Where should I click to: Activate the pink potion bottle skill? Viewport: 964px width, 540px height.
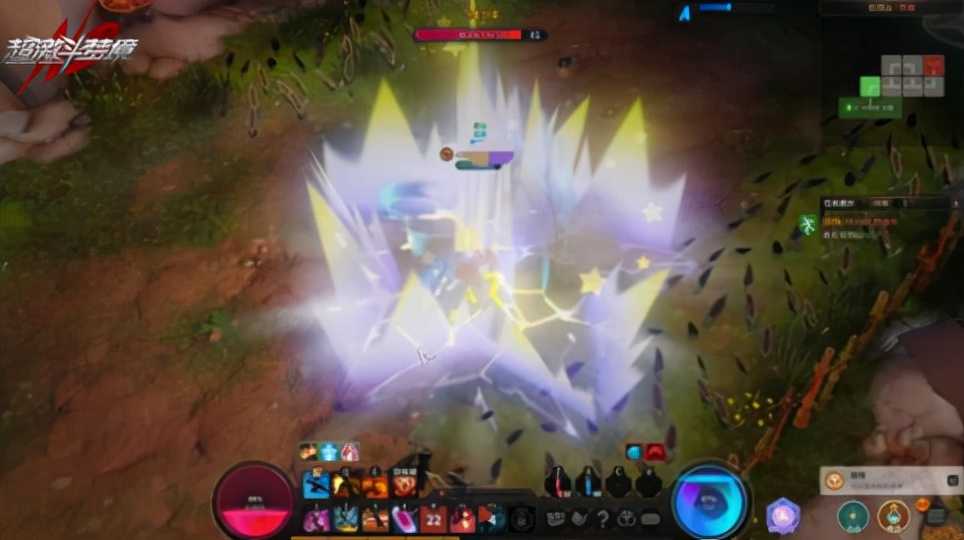coord(405,518)
